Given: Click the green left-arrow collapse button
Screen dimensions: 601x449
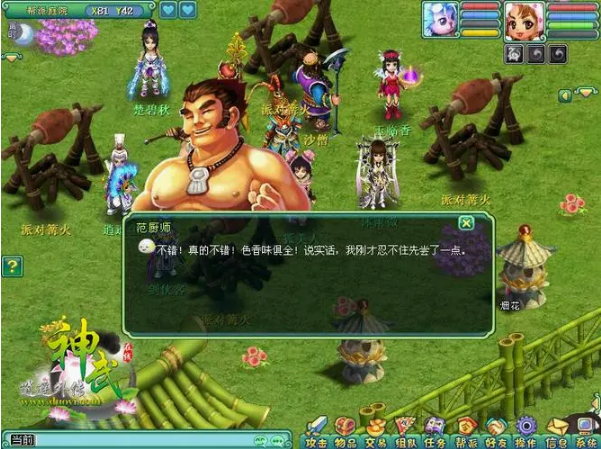Looking at the screenshot, I should (565, 95).
